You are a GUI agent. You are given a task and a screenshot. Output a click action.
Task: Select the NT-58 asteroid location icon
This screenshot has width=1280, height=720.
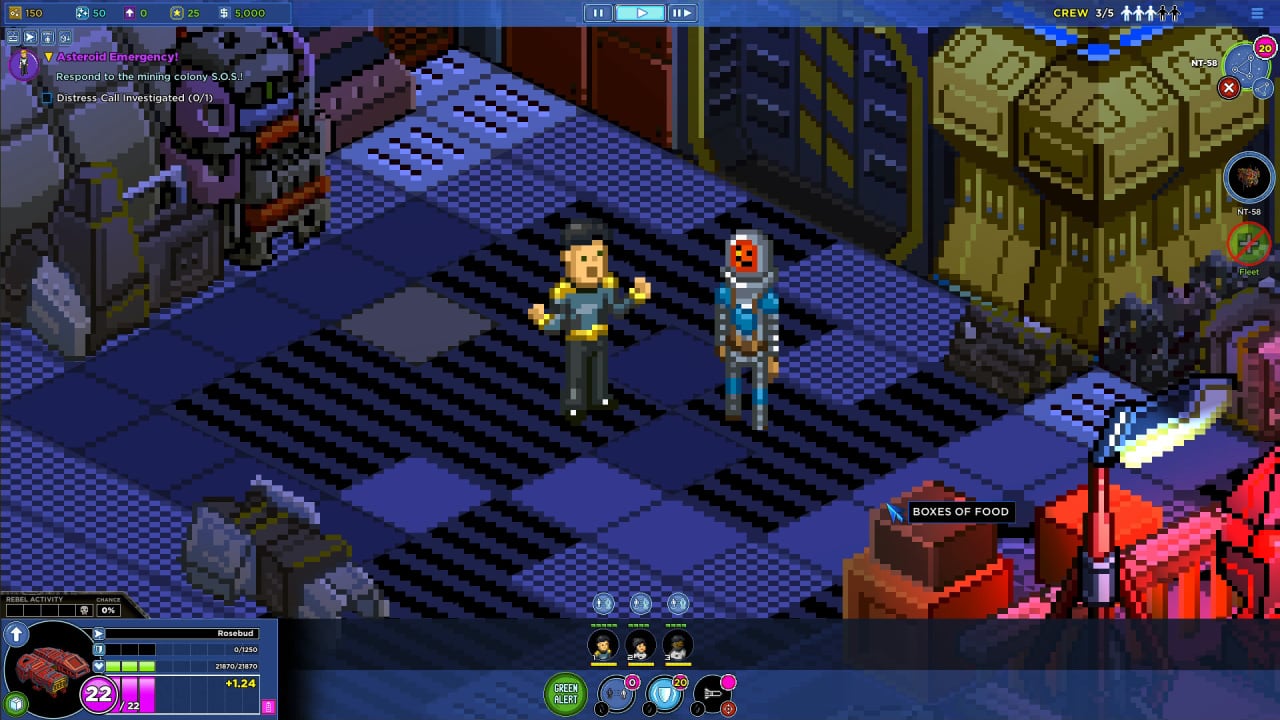[x=1248, y=179]
